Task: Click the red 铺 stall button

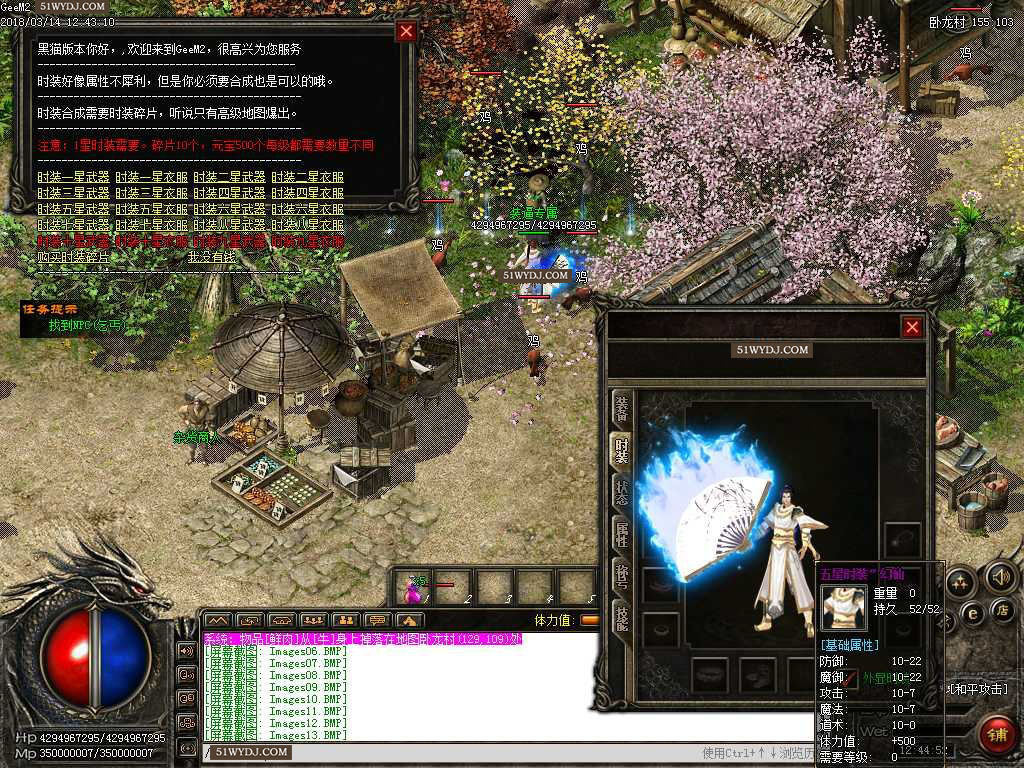Action: point(996,734)
